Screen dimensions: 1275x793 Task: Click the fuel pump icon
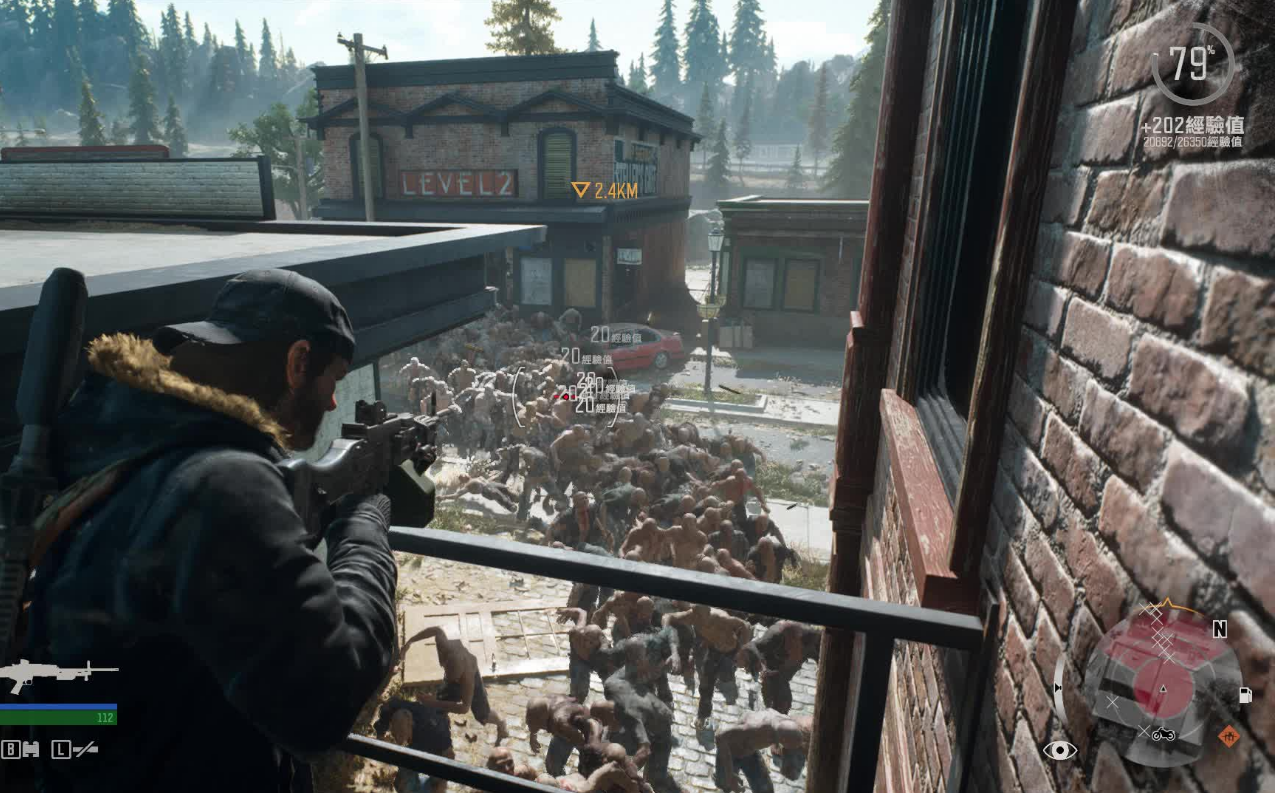point(1246,694)
